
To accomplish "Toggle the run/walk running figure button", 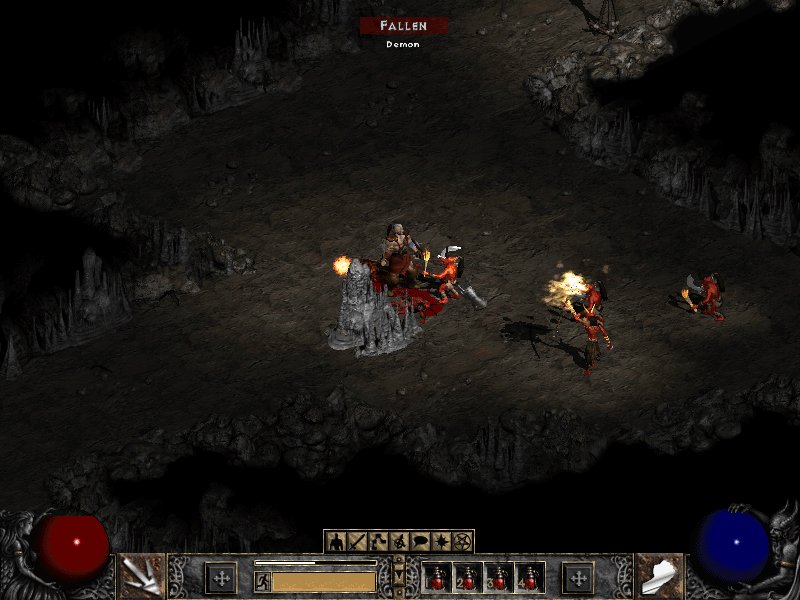I will pos(262,581).
